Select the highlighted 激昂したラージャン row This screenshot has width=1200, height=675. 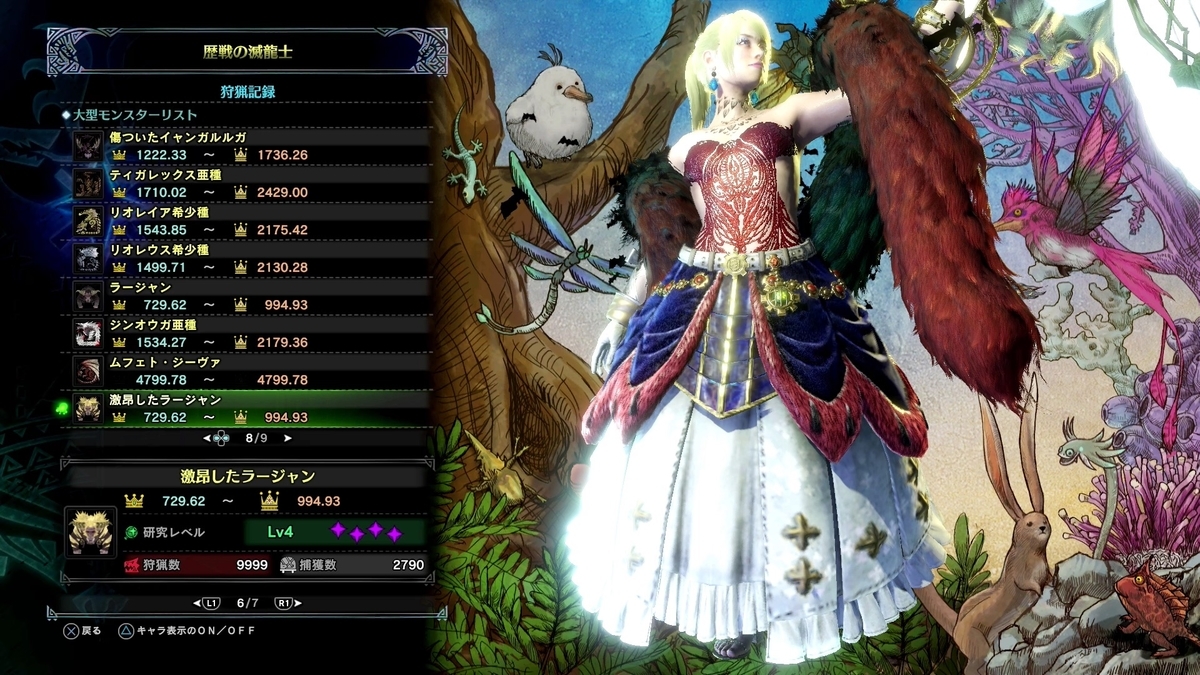[250, 408]
